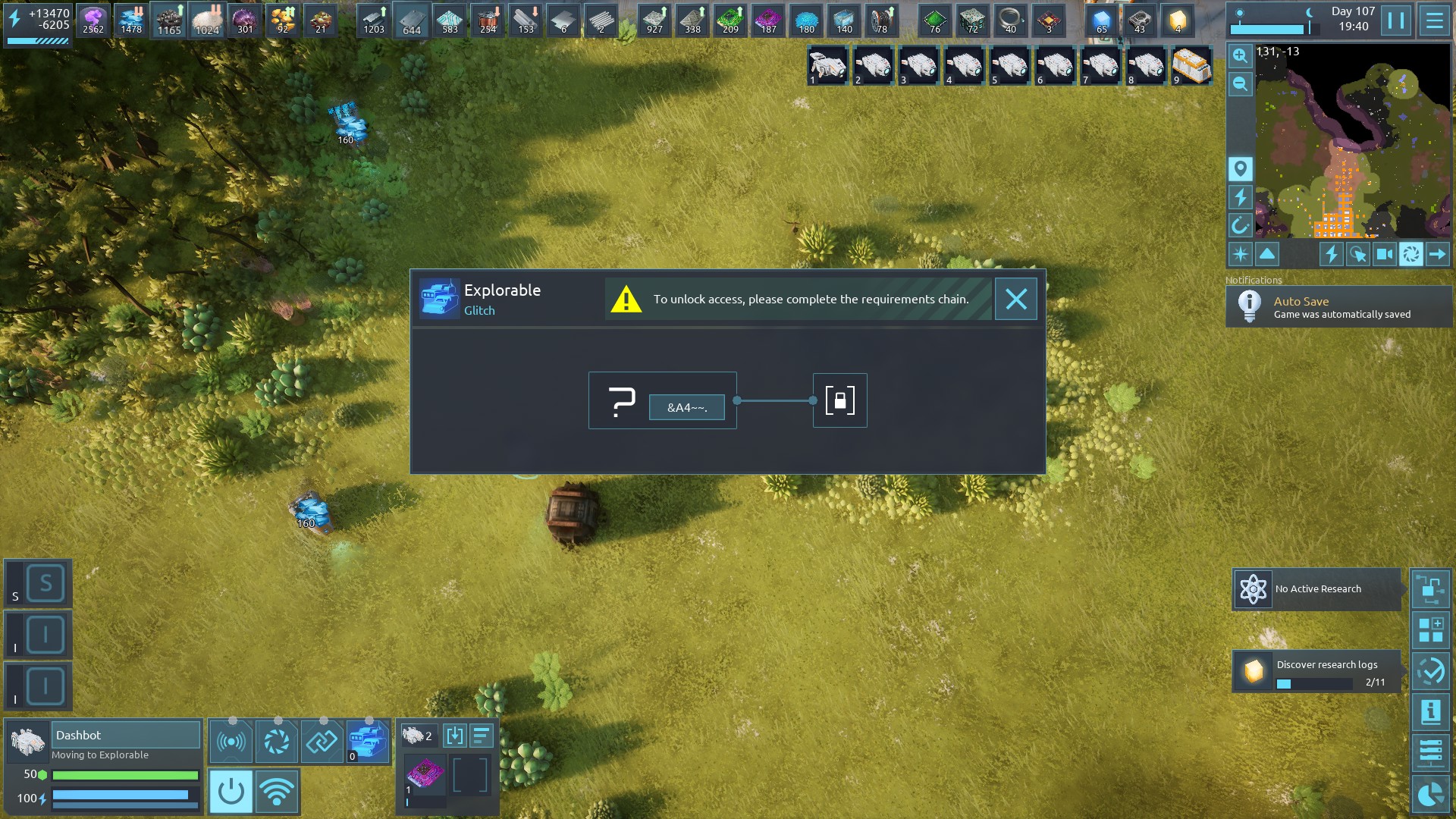Screen dimensions: 1456x819
Task: Open the main hamburger menu
Action: [x=1434, y=20]
